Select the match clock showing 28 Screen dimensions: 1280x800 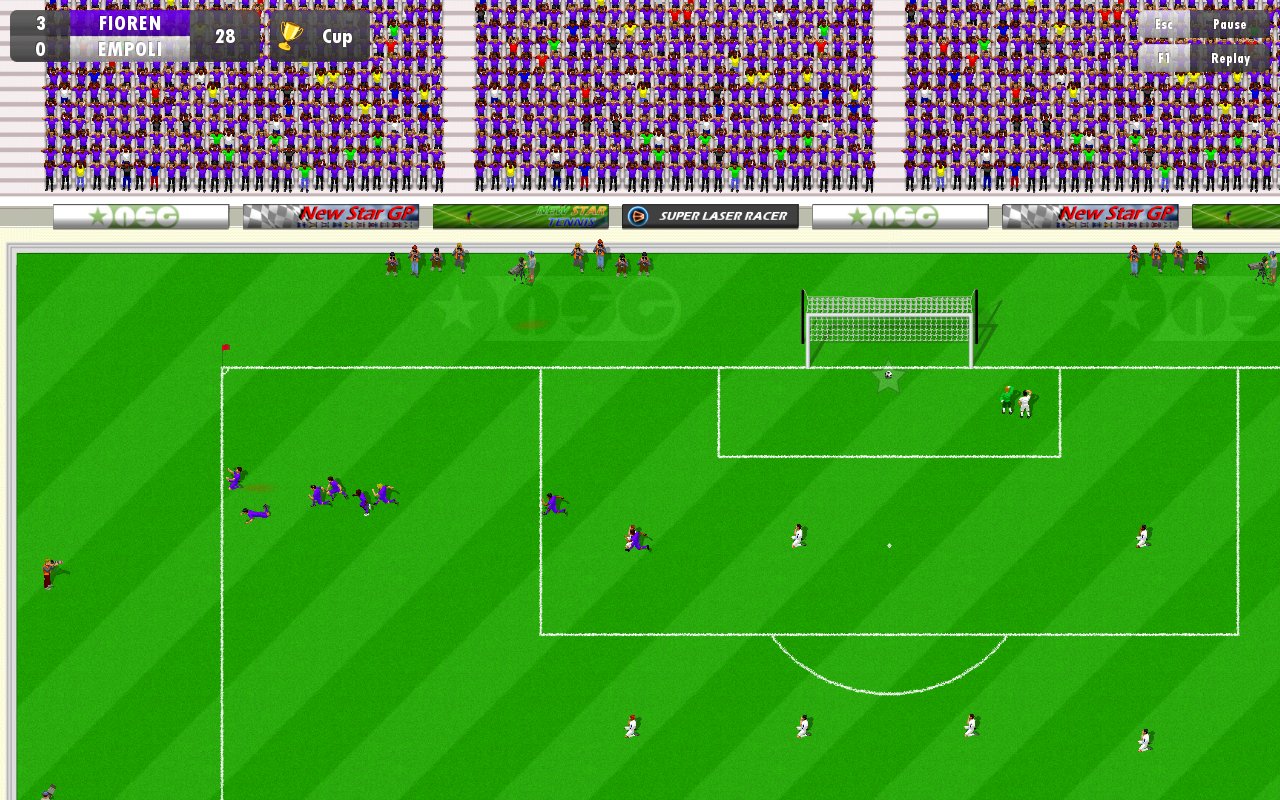click(228, 36)
